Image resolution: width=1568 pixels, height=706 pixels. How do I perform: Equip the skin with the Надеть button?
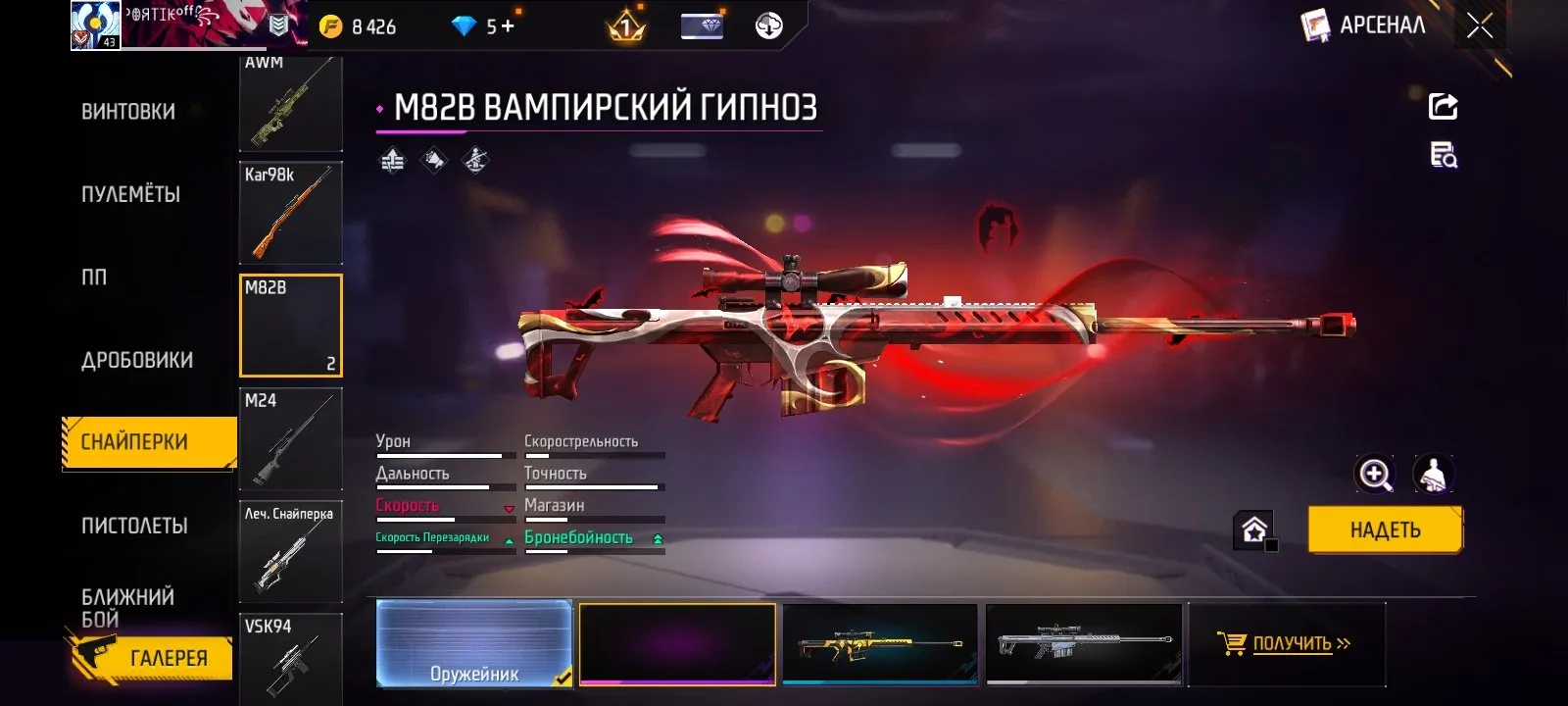[1384, 530]
